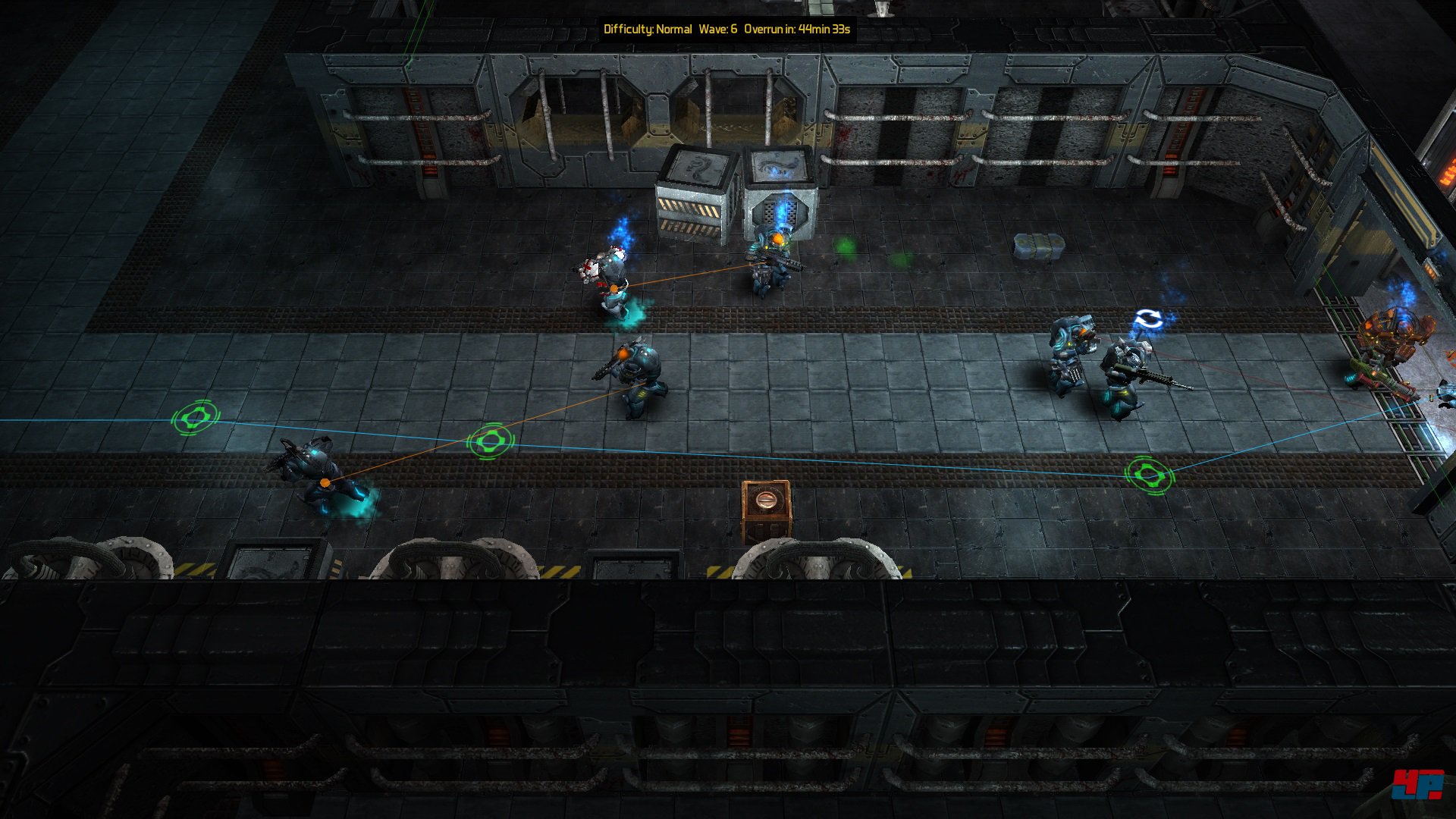This screenshot has height=819, width=1456.
Task: Click the blue circular arrows icon above the marine
Action: [1147, 319]
